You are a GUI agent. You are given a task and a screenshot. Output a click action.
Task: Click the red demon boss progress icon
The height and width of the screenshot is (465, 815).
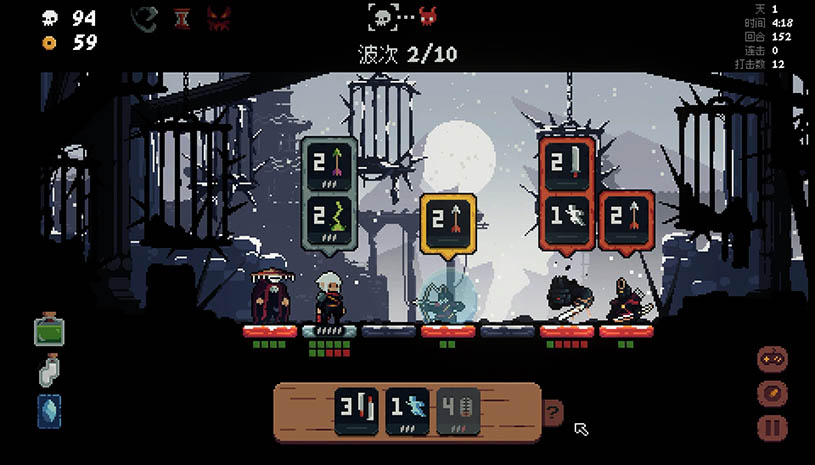428,16
